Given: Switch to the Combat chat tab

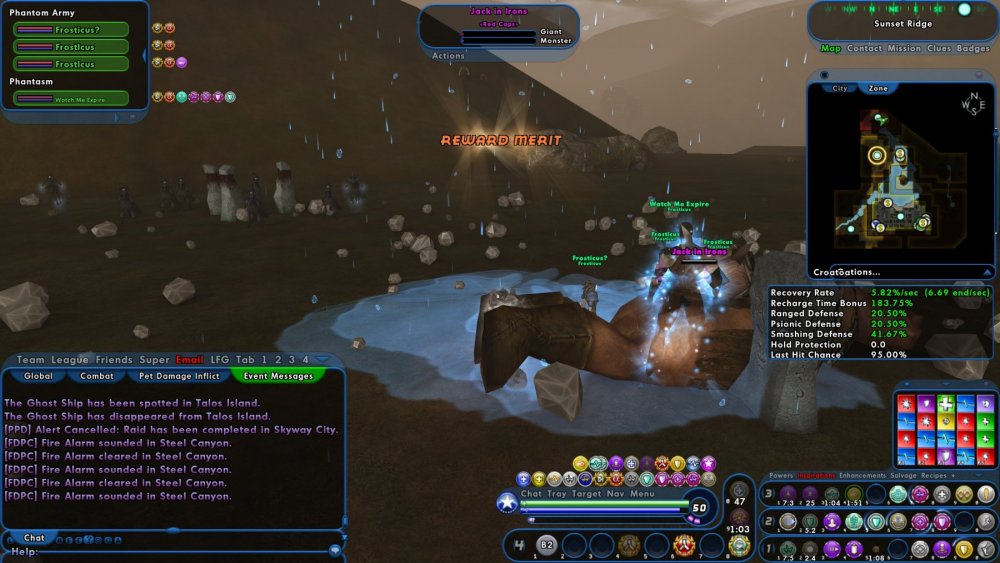Looking at the screenshot, I should click(97, 376).
